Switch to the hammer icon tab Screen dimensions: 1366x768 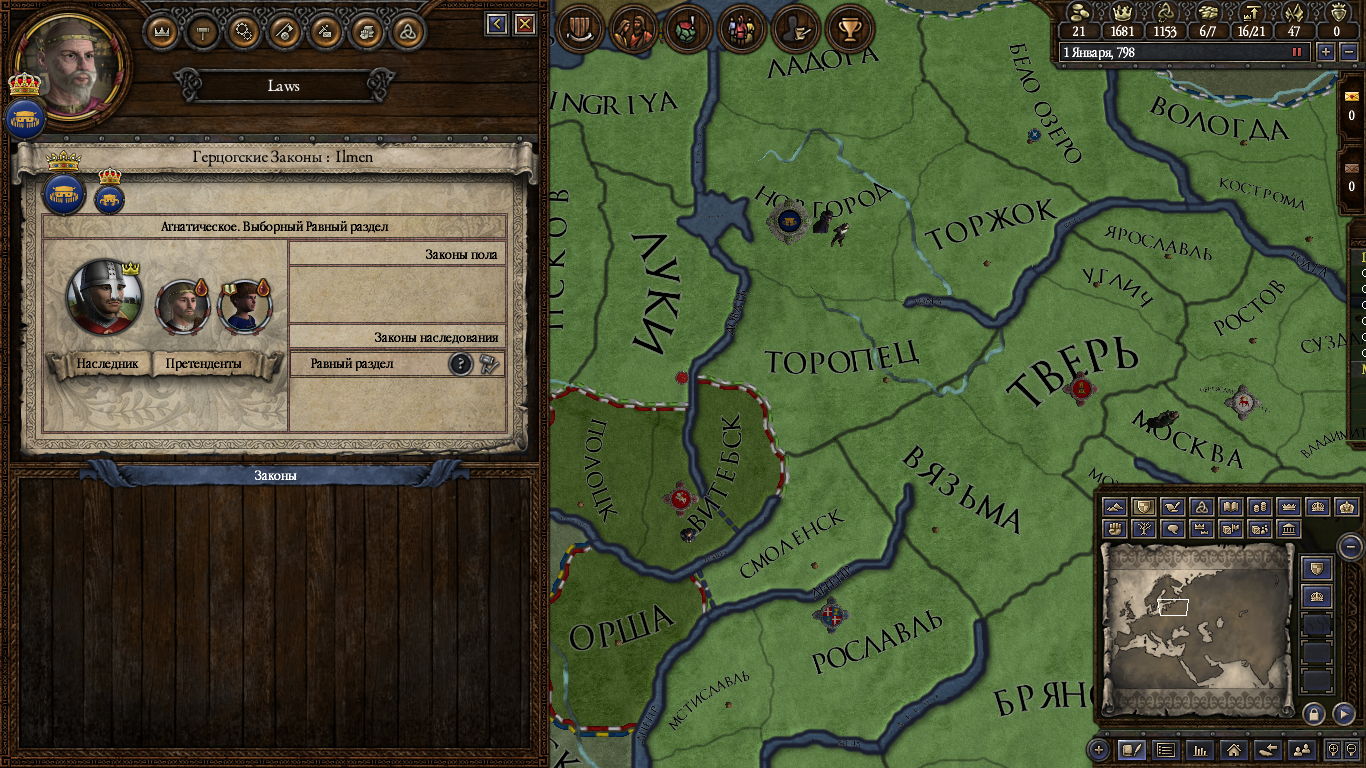pos(203,31)
